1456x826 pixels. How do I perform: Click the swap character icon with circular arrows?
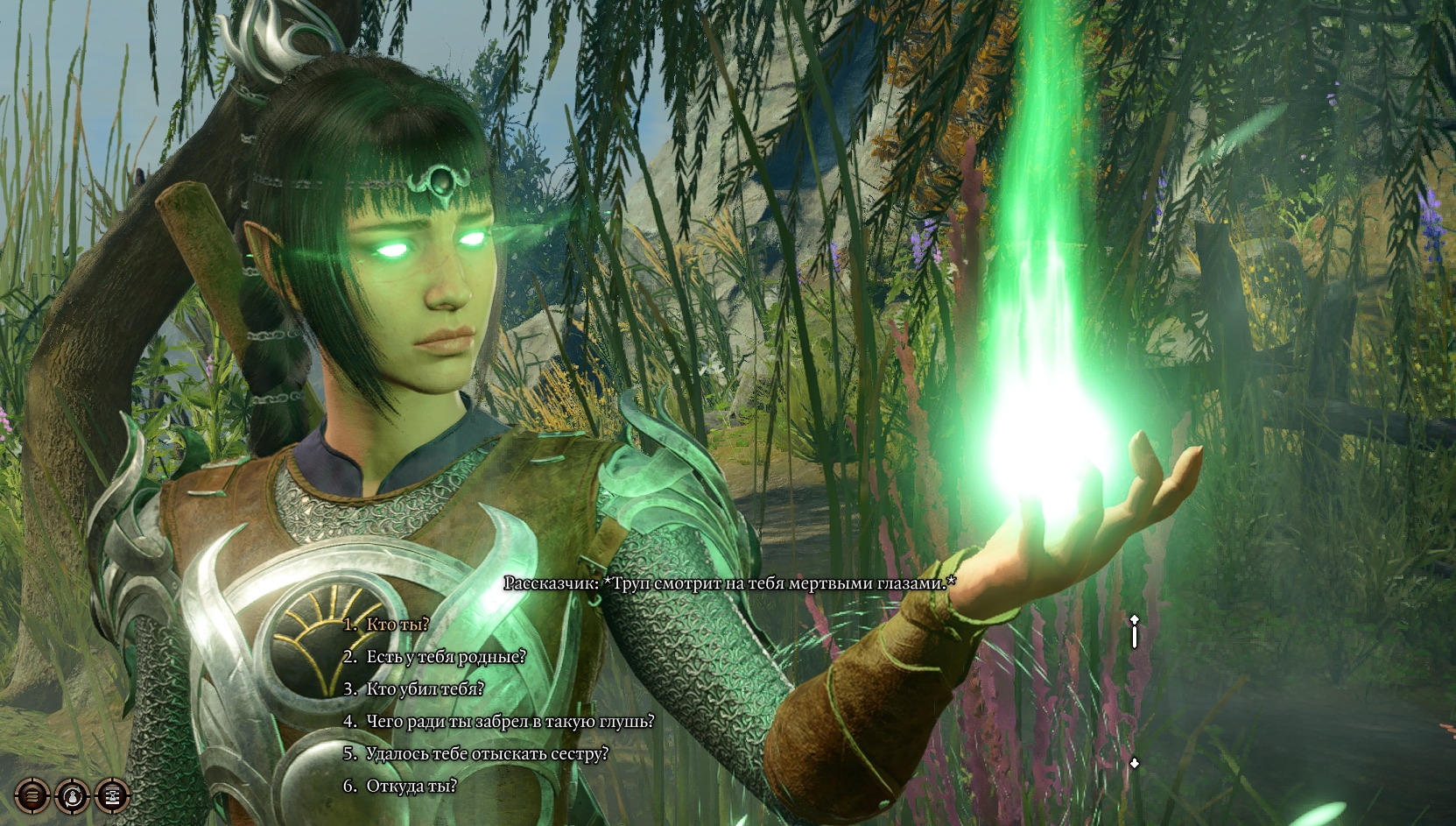click(72, 796)
